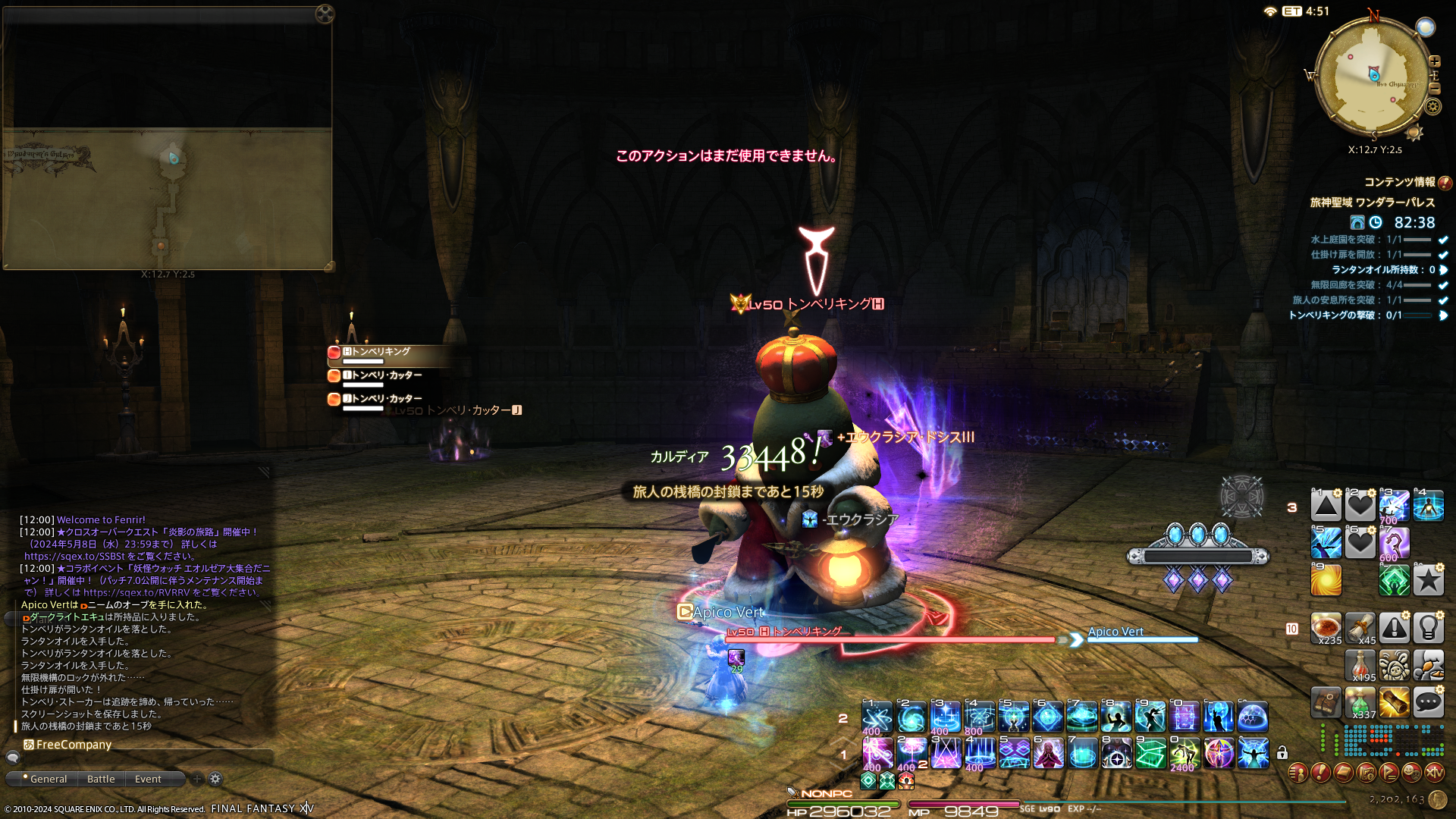
Task: Use the orange swirl ability icon
Action: 1326,581
